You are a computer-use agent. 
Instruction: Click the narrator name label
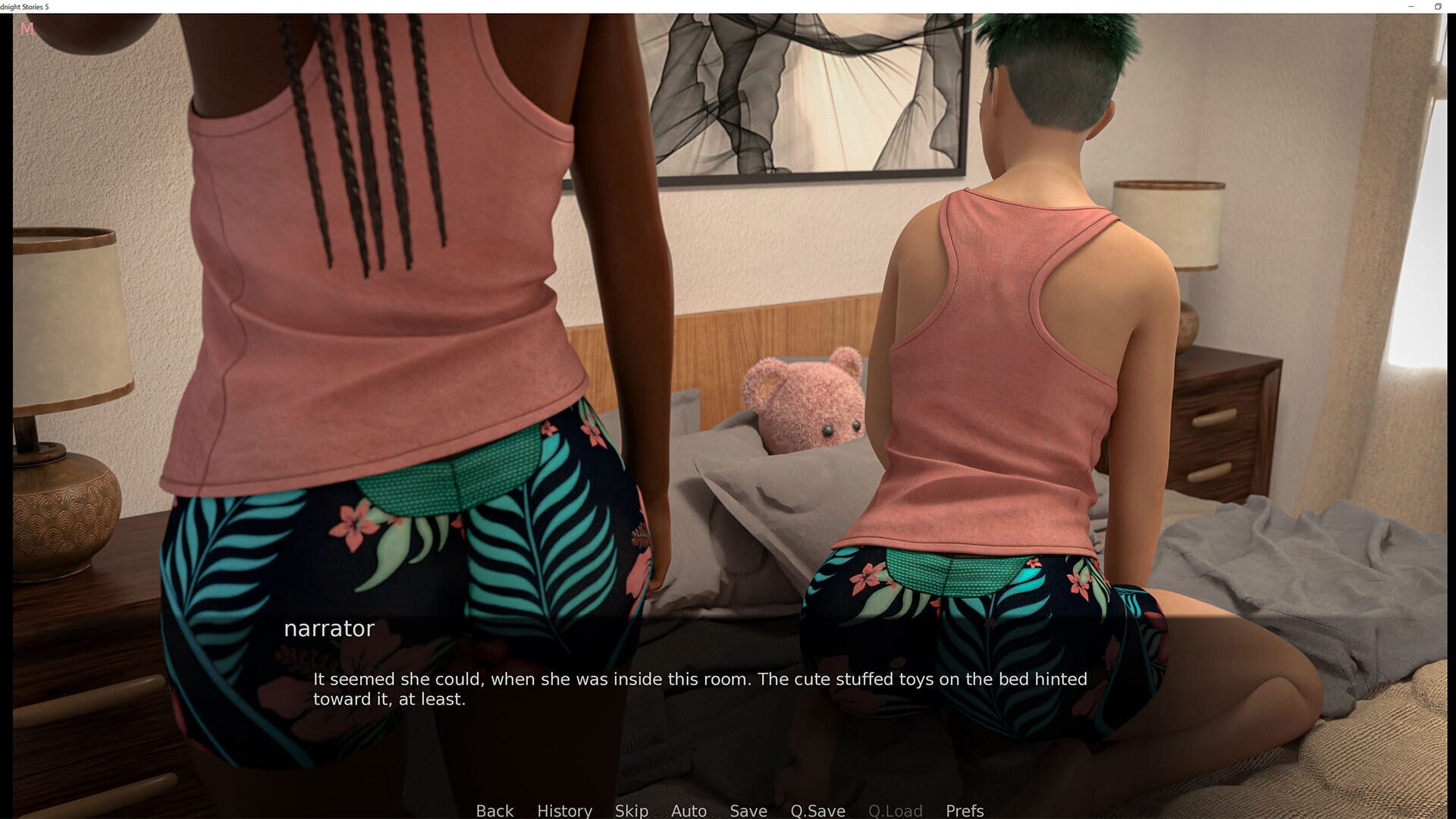click(x=328, y=628)
